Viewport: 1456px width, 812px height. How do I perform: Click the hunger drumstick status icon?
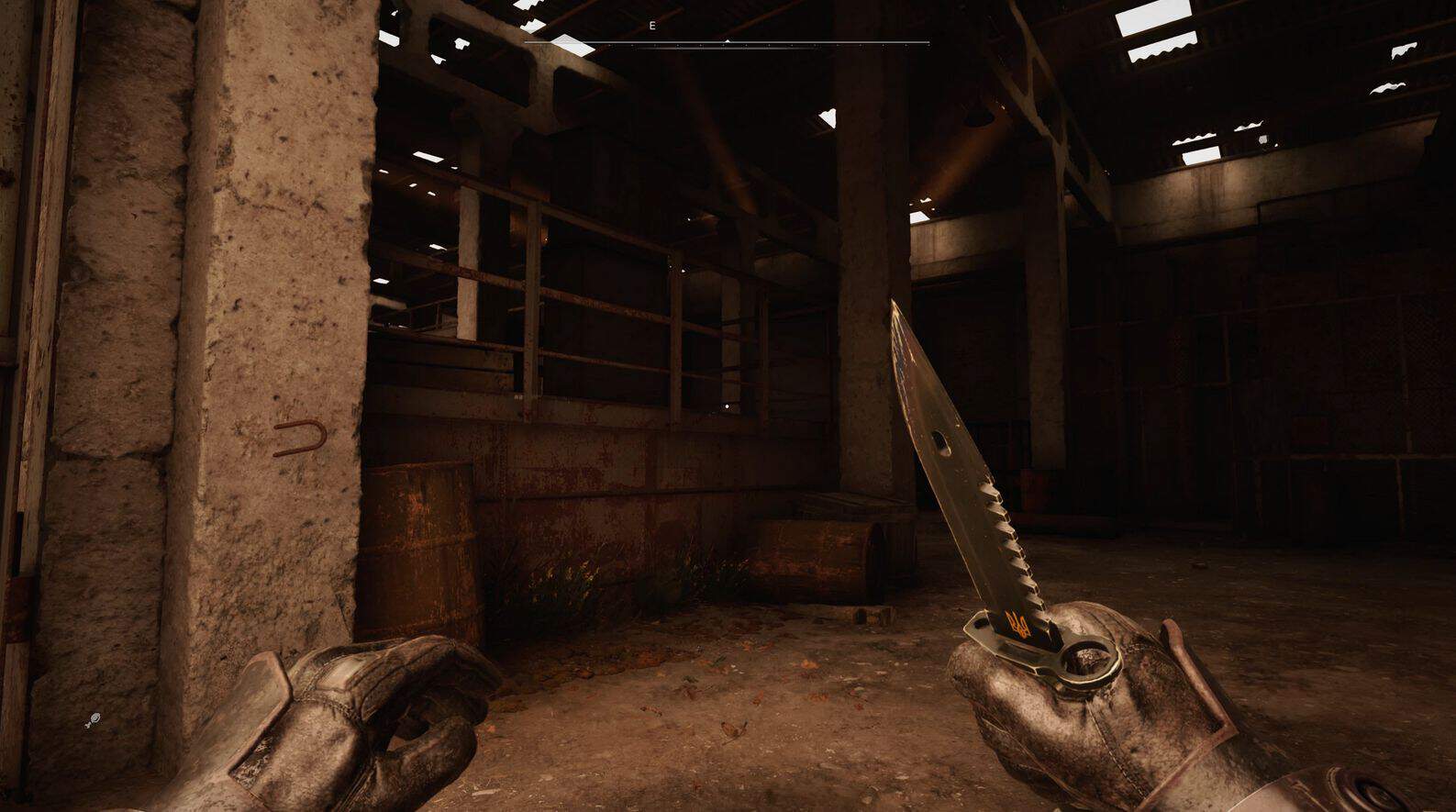pyautogui.click(x=94, y=720)
